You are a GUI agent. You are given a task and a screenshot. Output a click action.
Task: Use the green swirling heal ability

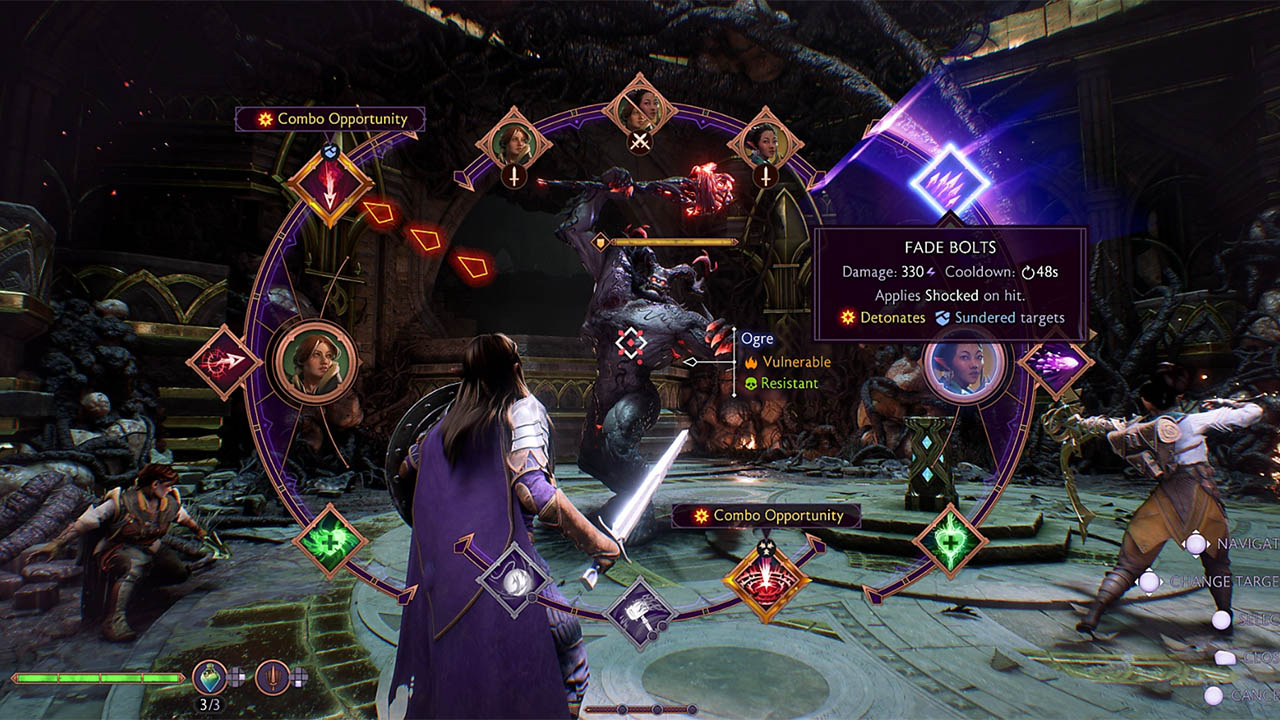tap(329, 540)
